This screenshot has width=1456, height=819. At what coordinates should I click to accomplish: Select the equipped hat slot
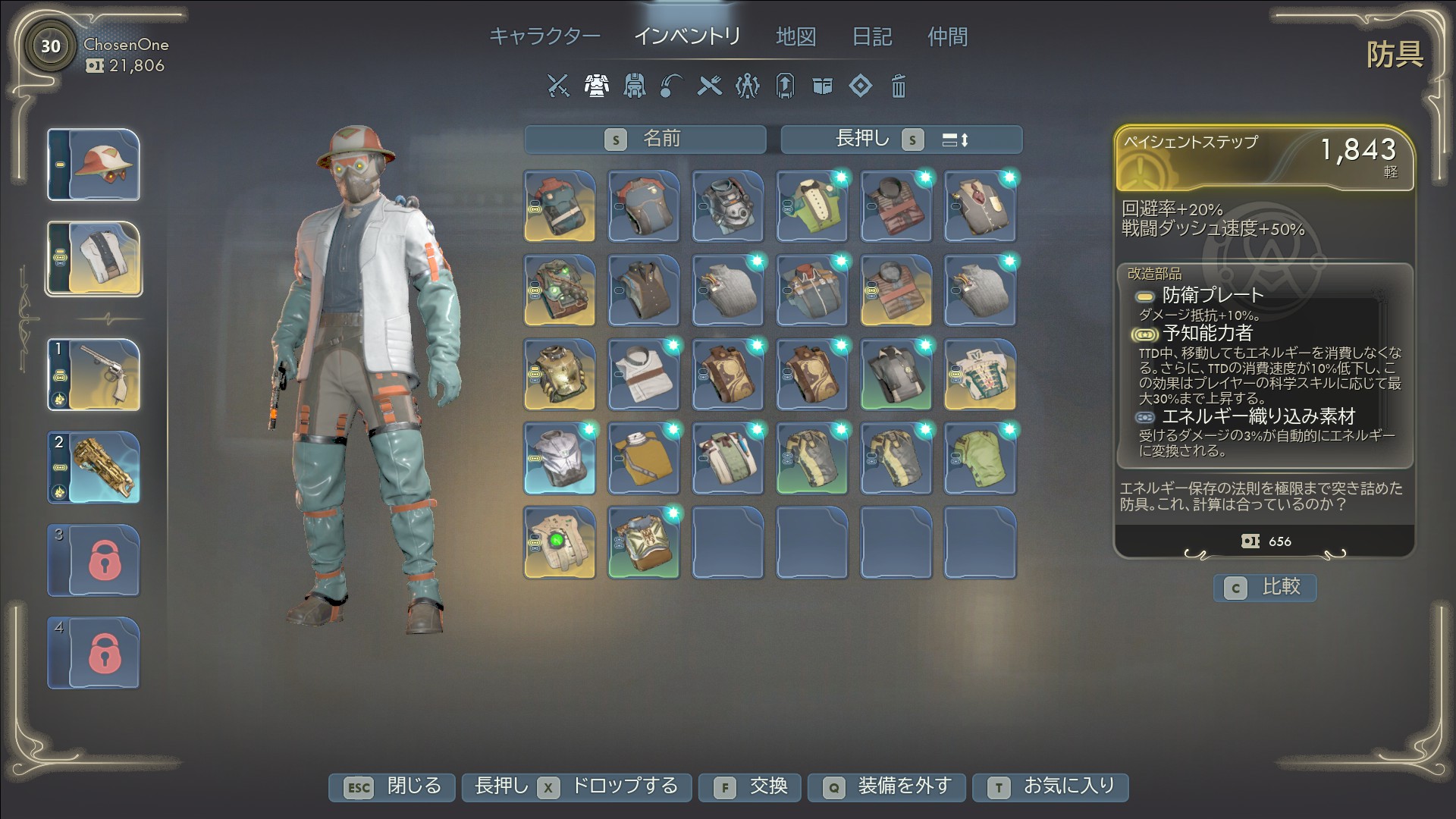(94, 165)
